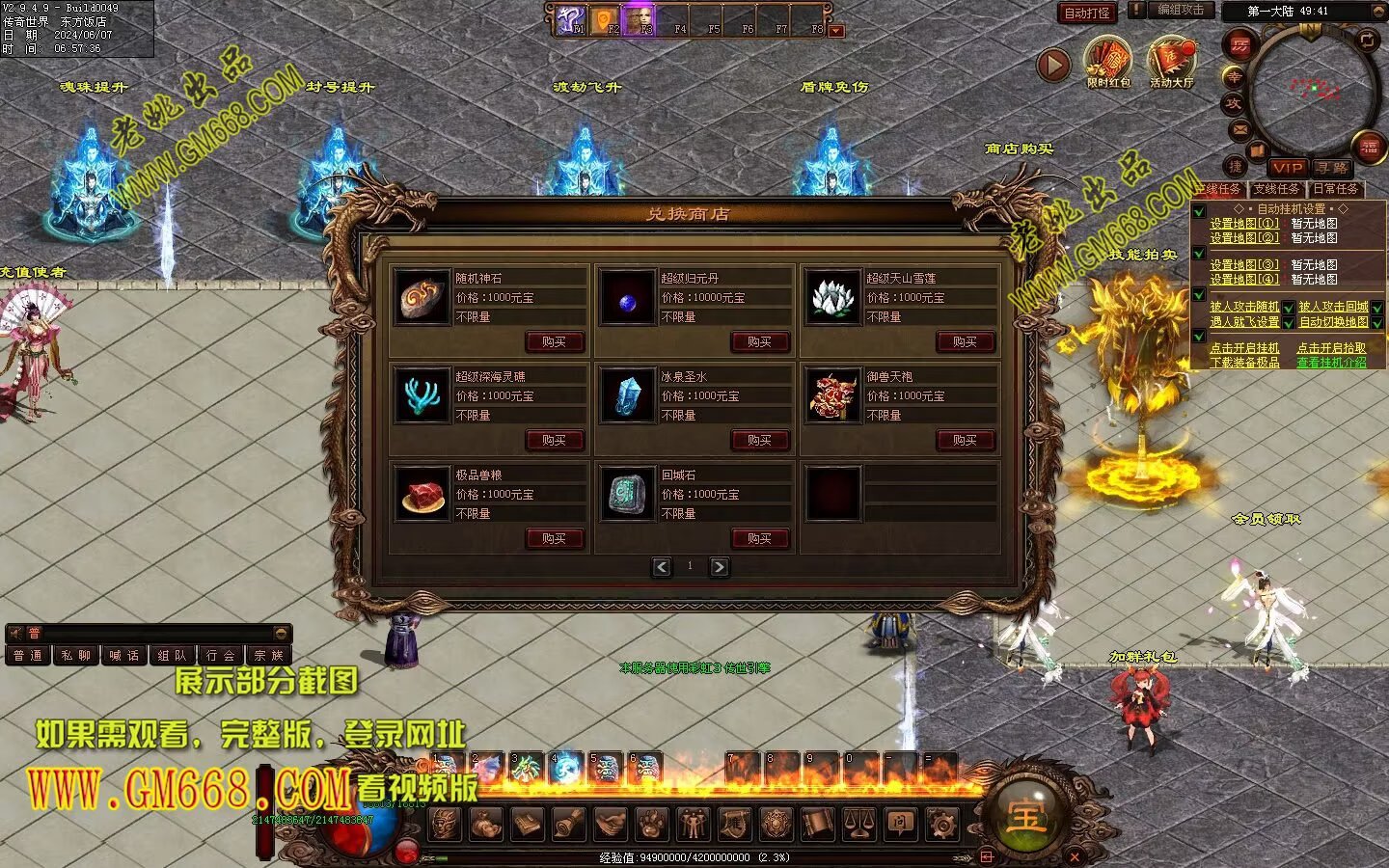Click the round 宝 treasure button
Image resolution: width=1389 pixels, height=868 pixels.
click(1024, 818)
